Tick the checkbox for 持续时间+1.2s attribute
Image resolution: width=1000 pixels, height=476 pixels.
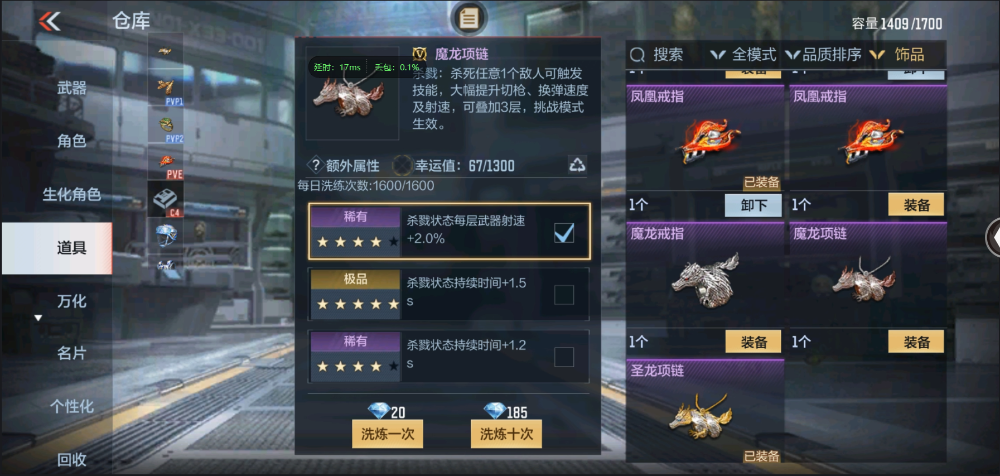(x=564, y=357)
